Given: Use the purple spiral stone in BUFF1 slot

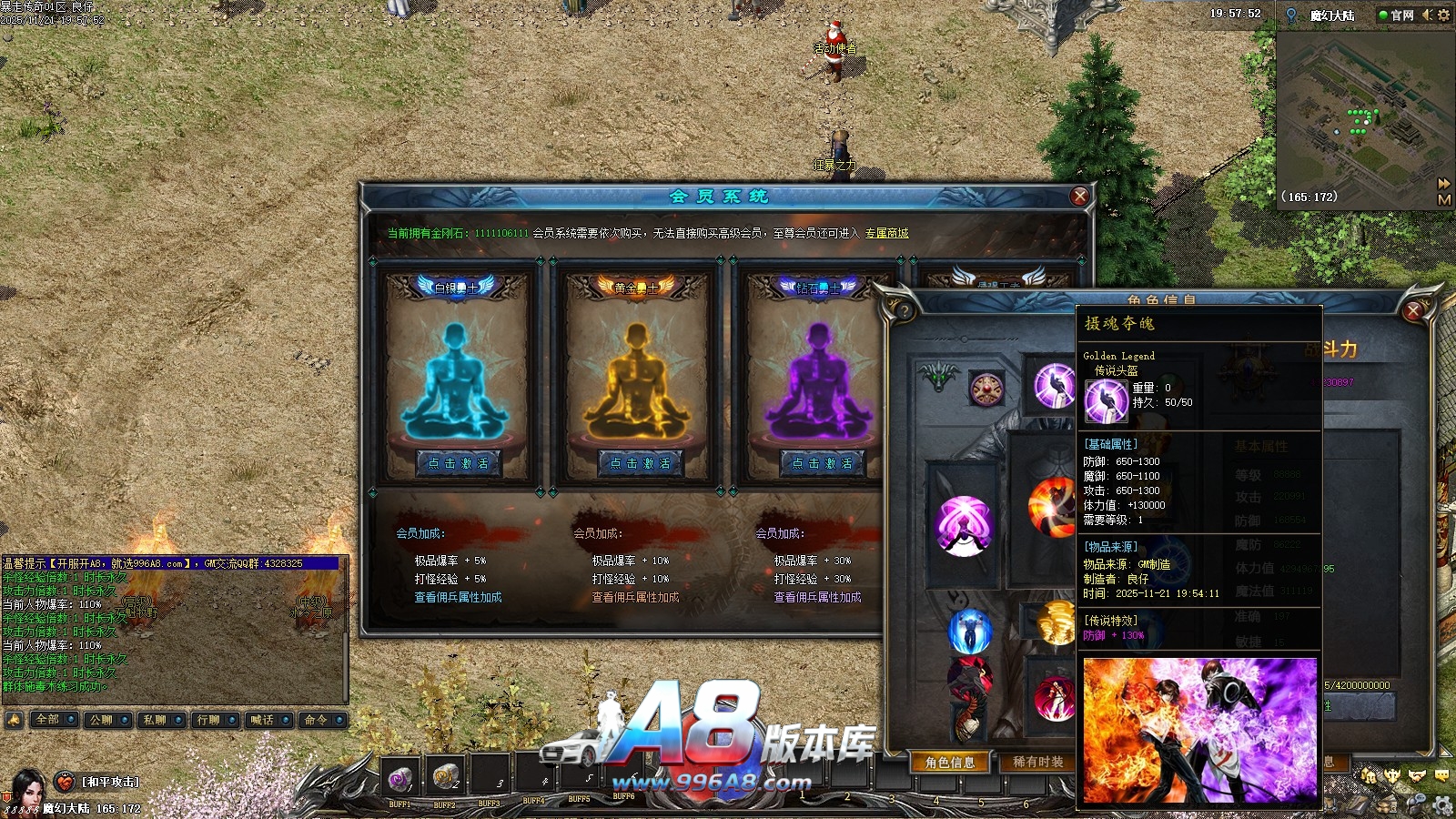Looking at the screenshot, I should [x=399, y=778].
